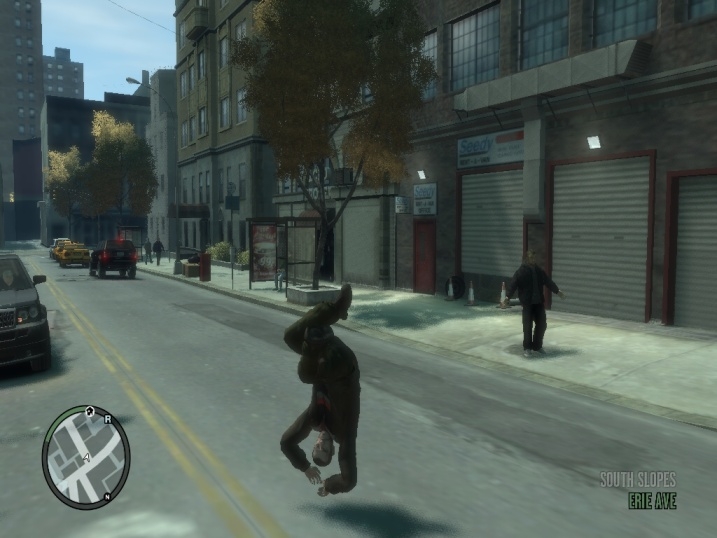This screenshot has width=717, height=538.
Task: Select the safehouse marker on the radar
Action: [x=91, y=410]
